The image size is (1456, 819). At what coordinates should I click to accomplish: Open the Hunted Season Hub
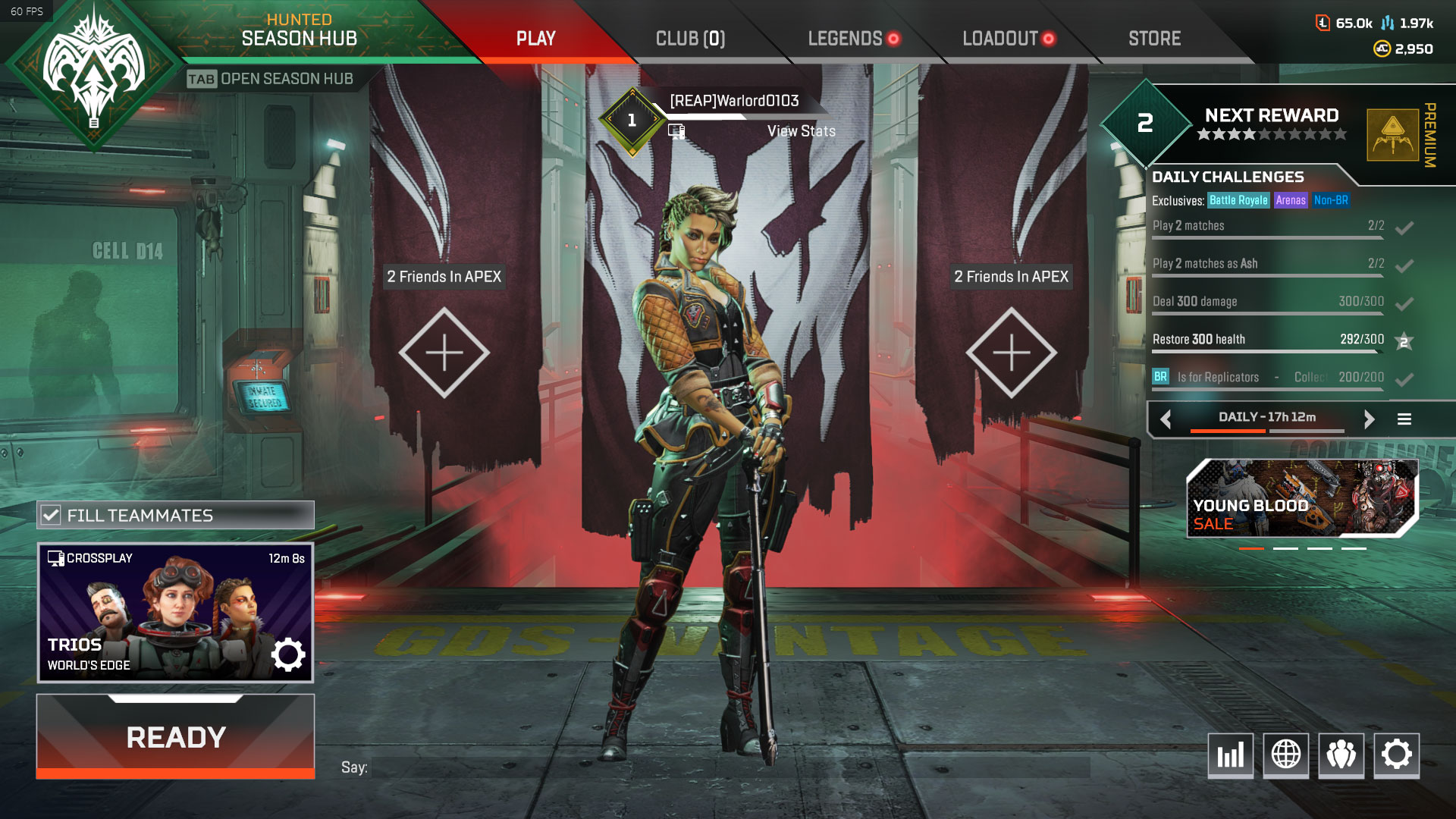[x=299, y=30]
